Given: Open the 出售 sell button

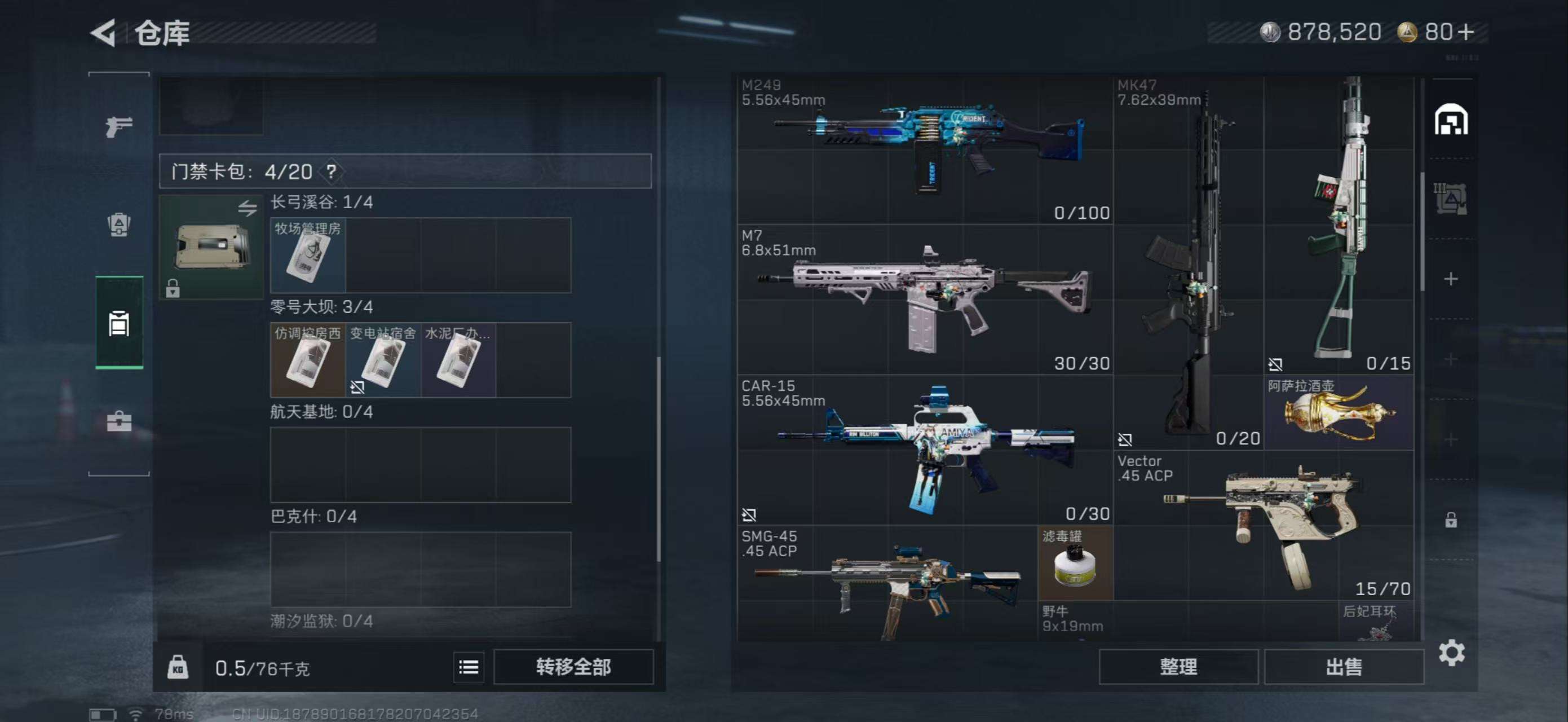Looking at the screenshot, I should (x=1344, y=667).
